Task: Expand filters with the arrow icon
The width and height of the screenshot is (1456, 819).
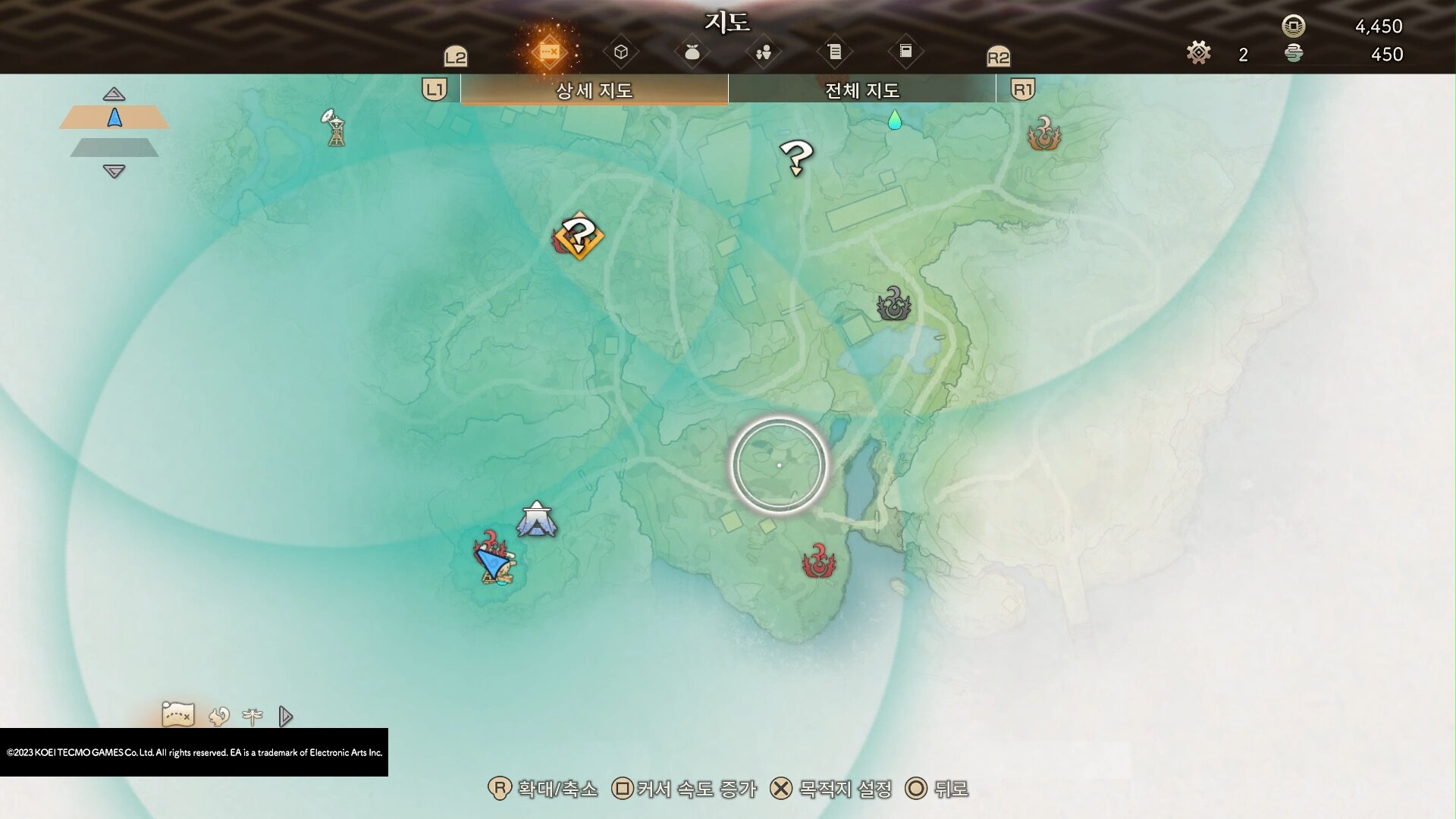Action: click(285, 716)
